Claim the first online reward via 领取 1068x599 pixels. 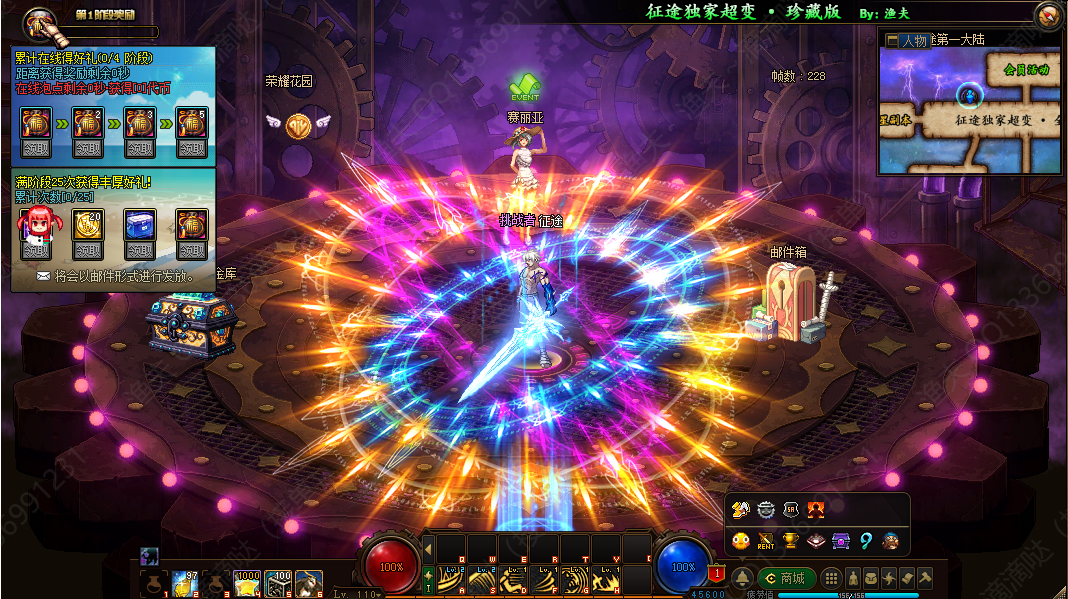(x=36, y=150)
